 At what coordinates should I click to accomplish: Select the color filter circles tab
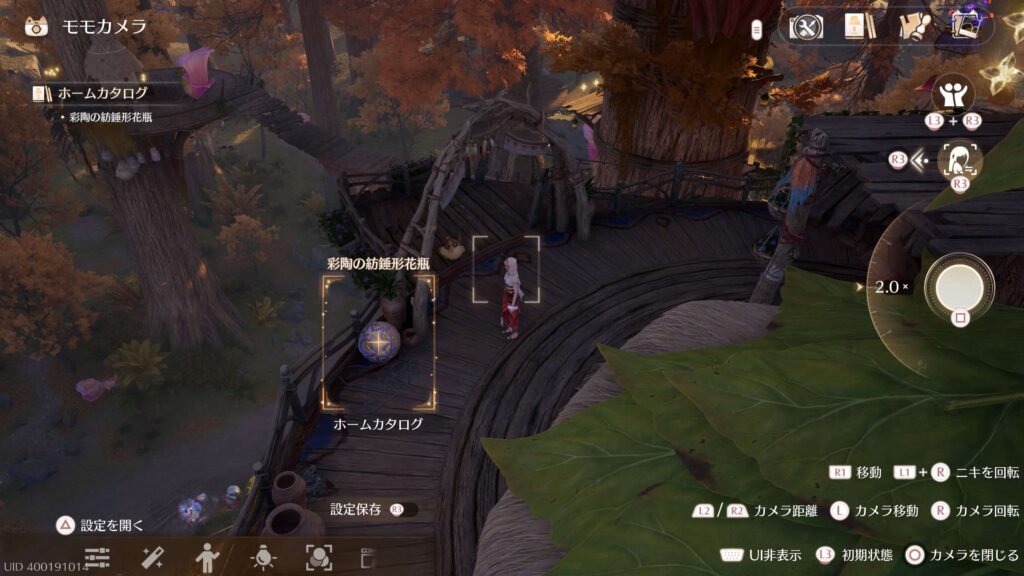coord(318,558)
